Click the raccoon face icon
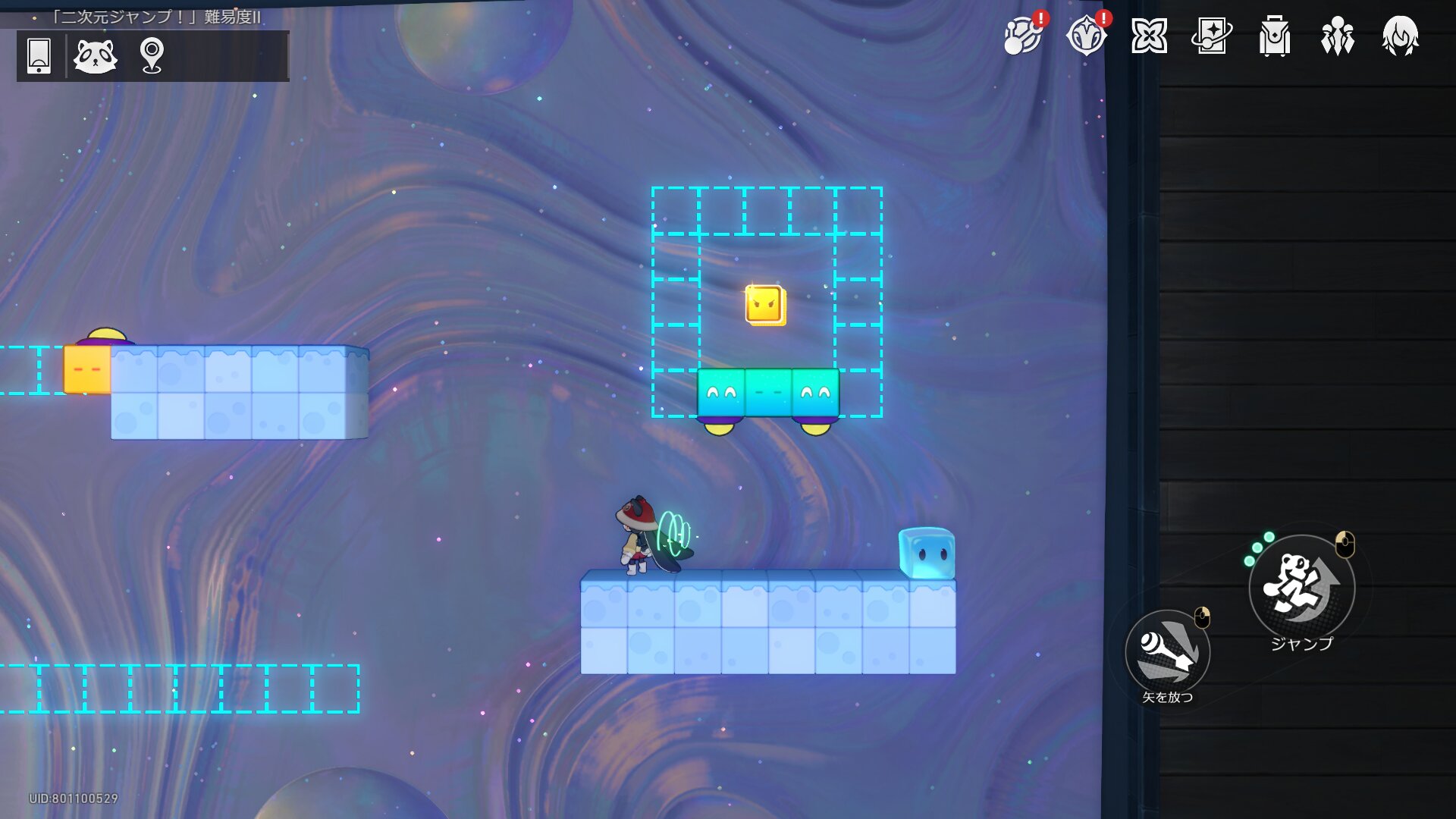Image resolution: width=1456 pixels, height=819 pixels. 96,55
